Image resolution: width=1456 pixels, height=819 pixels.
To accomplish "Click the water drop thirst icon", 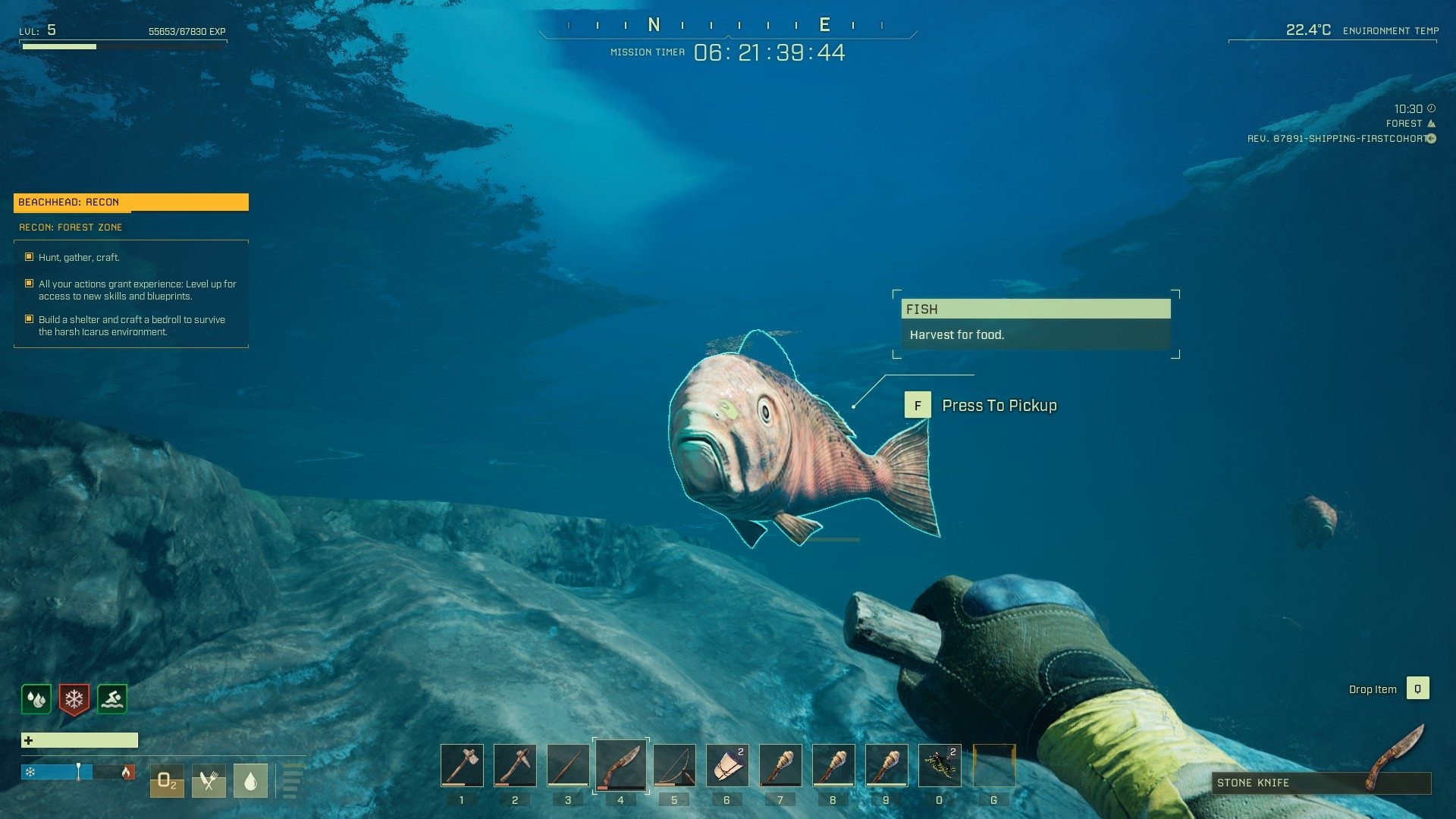I will tap(250, 781).
